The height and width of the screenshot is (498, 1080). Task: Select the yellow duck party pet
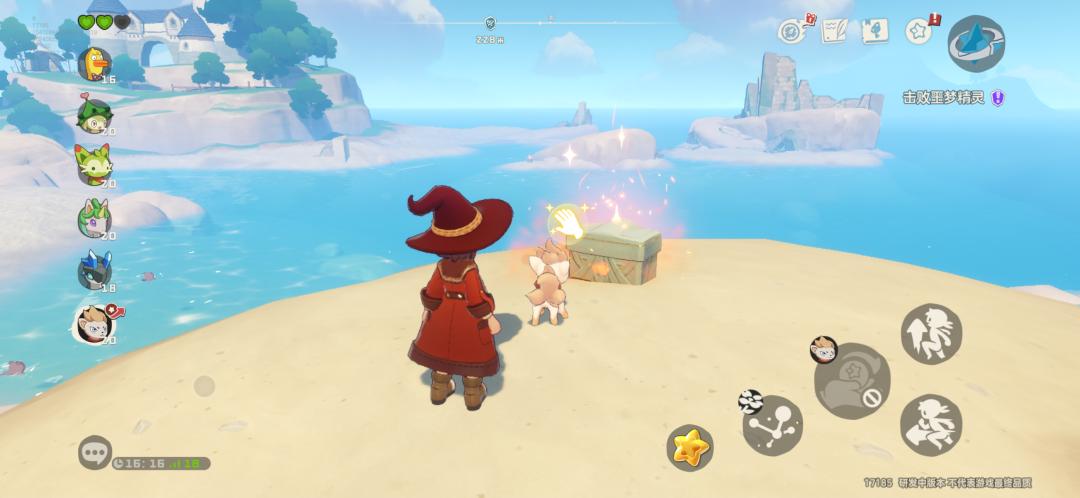coord(94,64)
